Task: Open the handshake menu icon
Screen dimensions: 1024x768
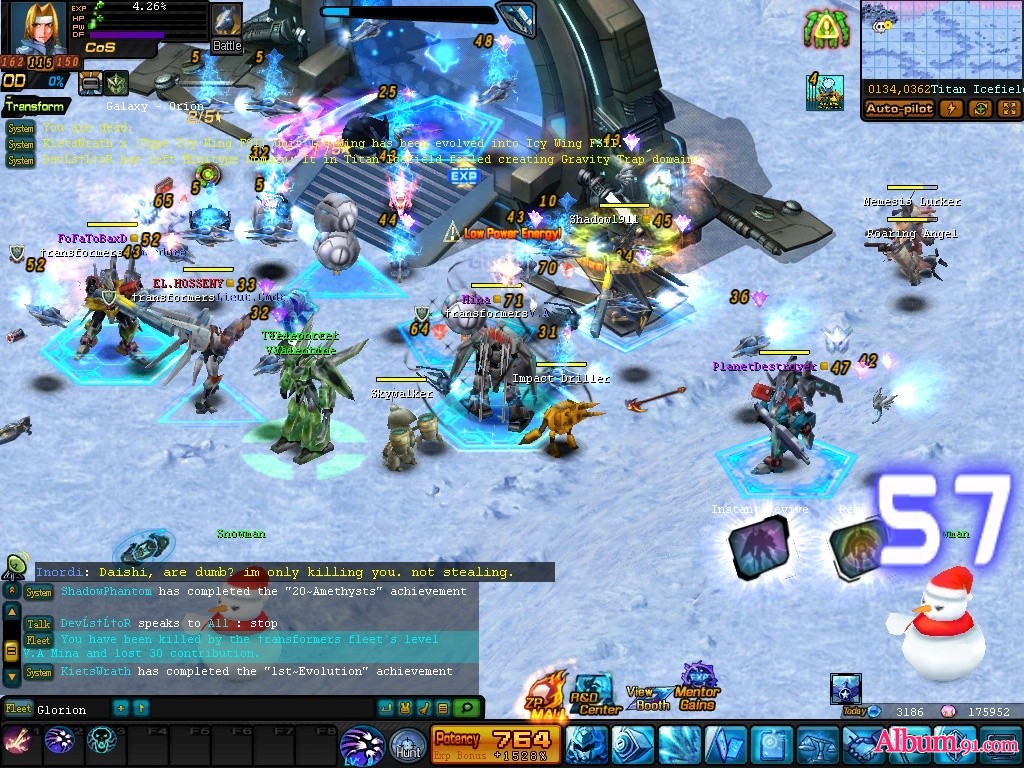Action: click(x=862, y=745)
